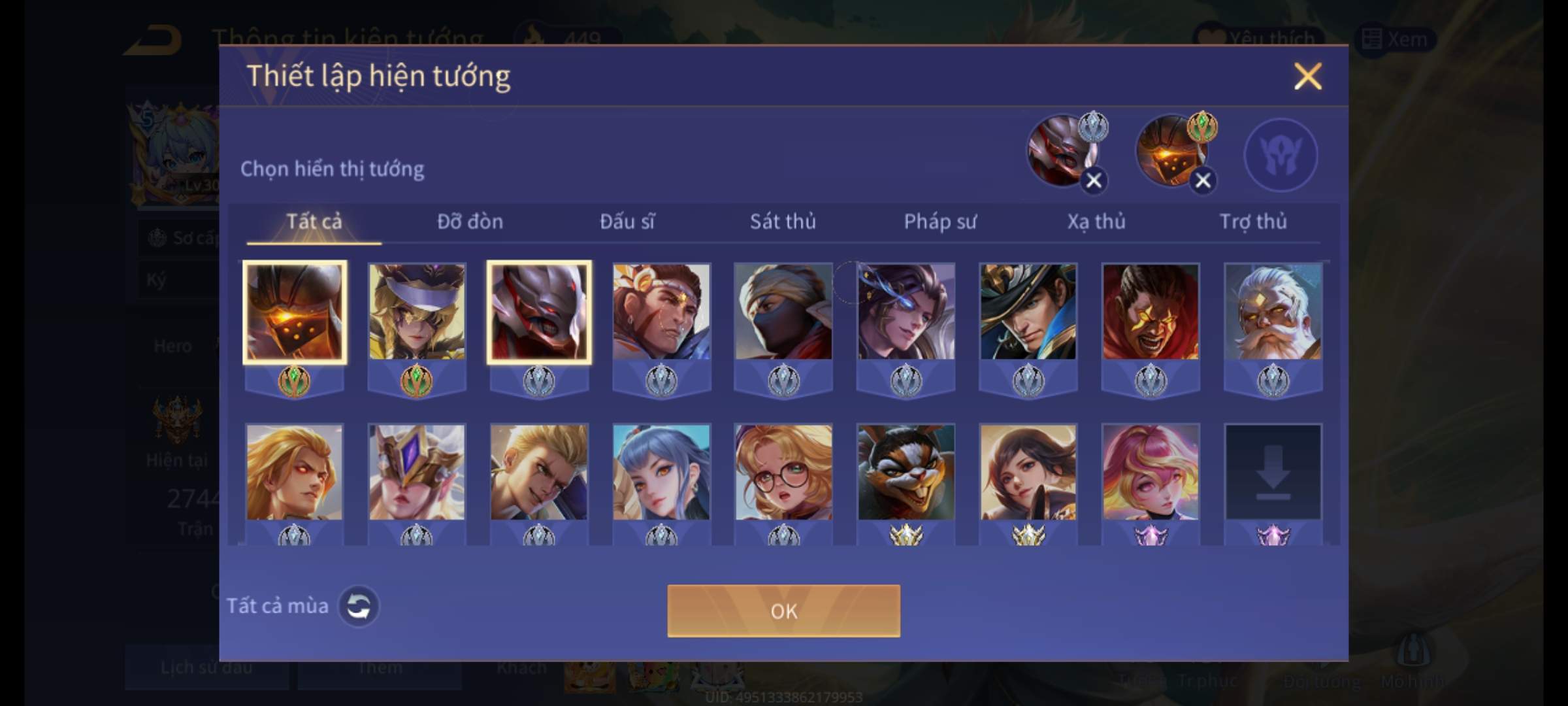
Task: Select the red-hooded hero with glowing eyes
Action: [x=1151, y=312]
